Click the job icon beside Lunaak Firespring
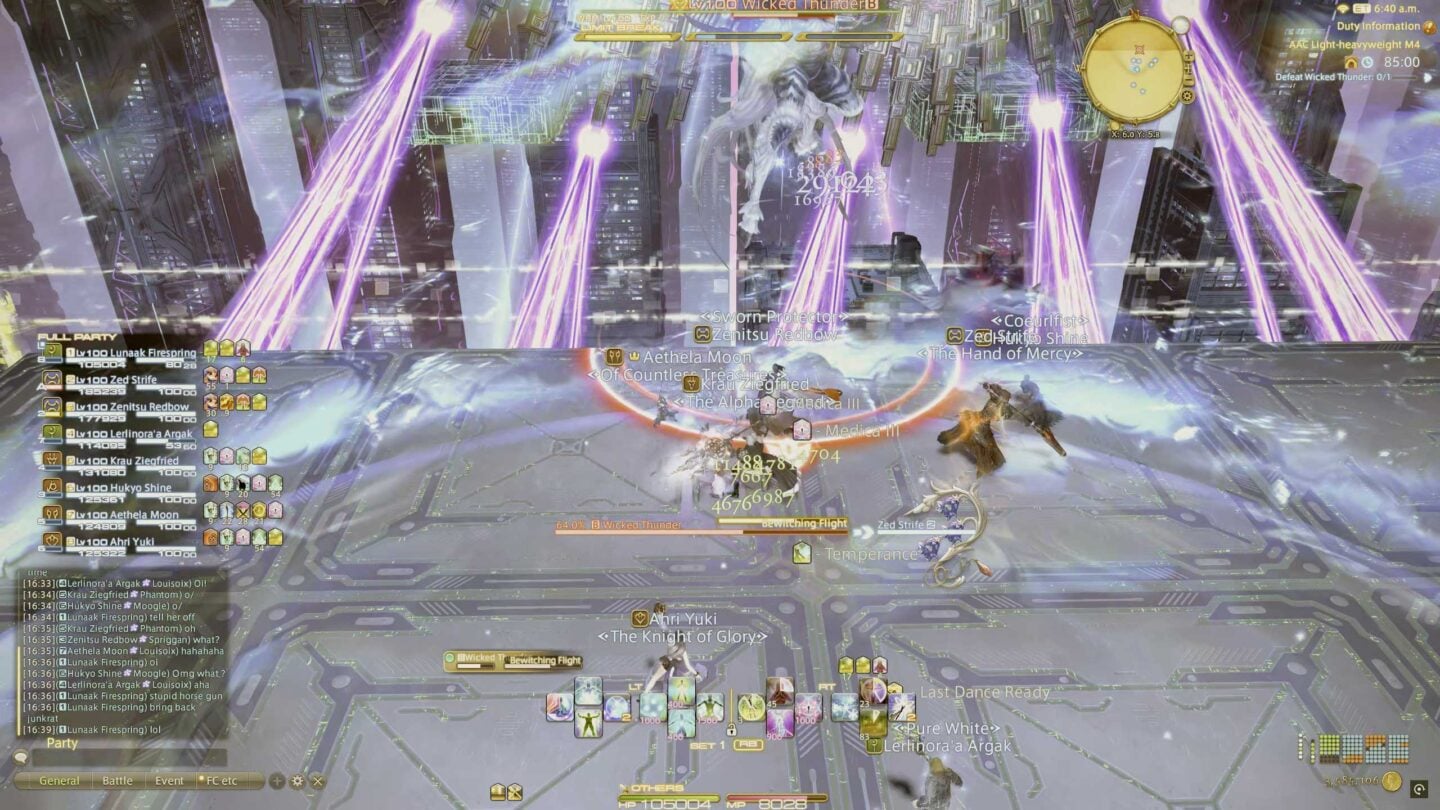The image size is (1440, 810). tap(52, 351)
